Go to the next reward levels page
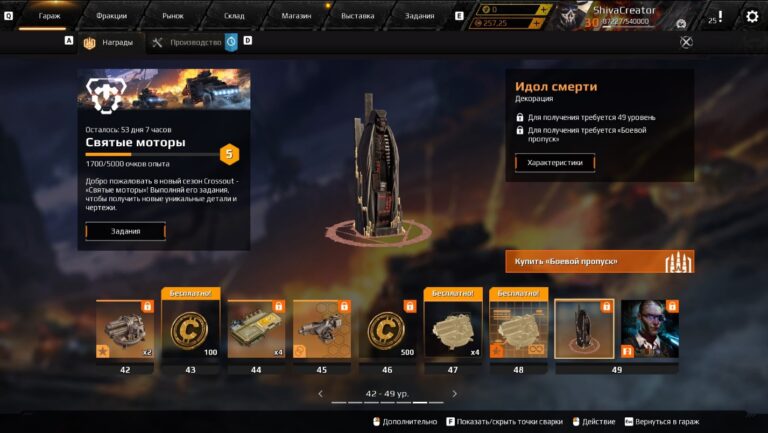768x433 pixels. tap(454, 394)
